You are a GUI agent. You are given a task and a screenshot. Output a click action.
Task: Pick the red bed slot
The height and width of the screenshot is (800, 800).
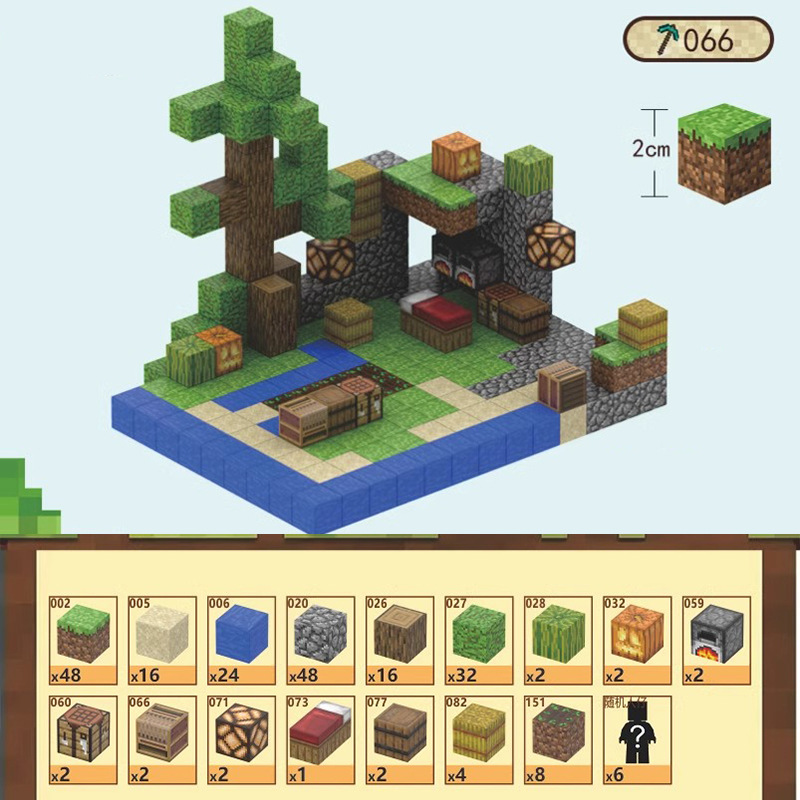(x=319, y=740)
